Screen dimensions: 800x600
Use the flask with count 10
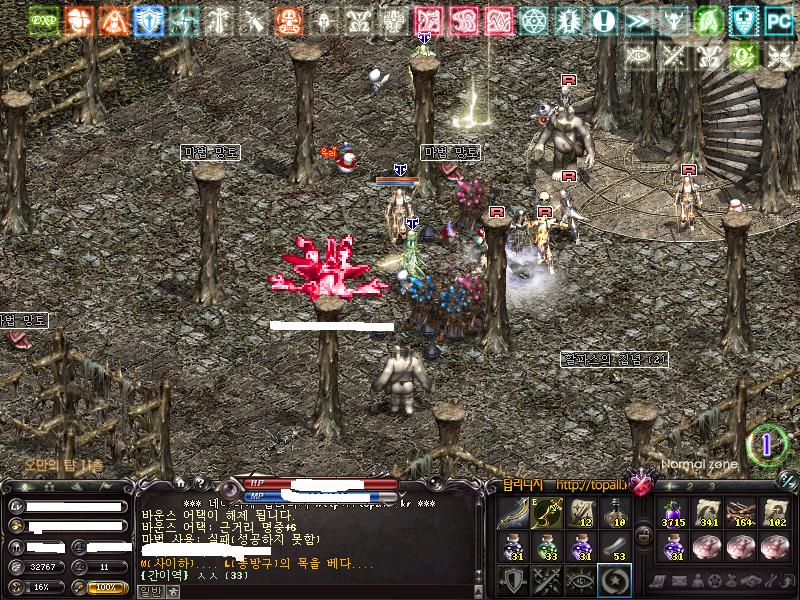[x=613, y=512]
